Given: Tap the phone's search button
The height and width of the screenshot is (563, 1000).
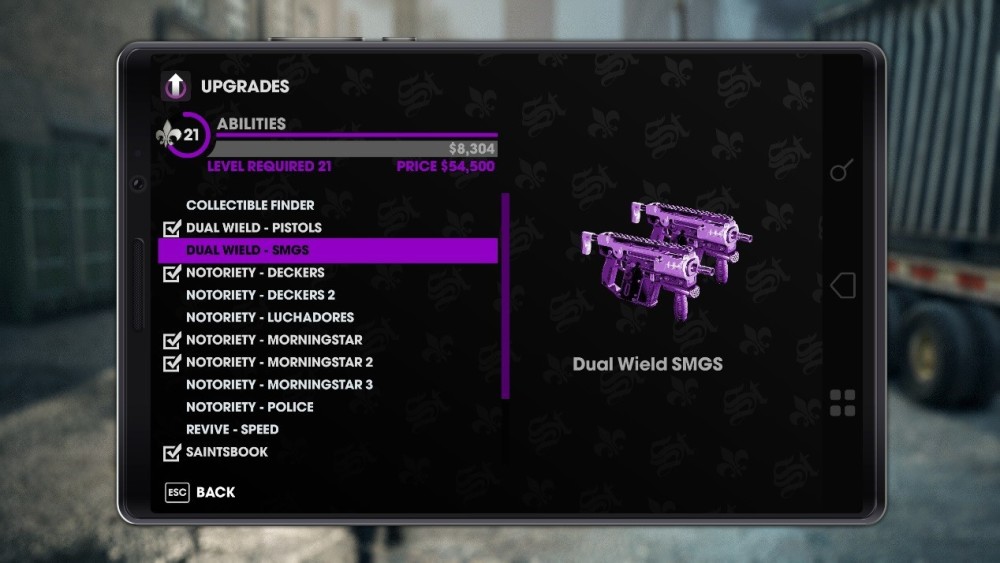Looking at the screenshot, I should coord(842,171).
